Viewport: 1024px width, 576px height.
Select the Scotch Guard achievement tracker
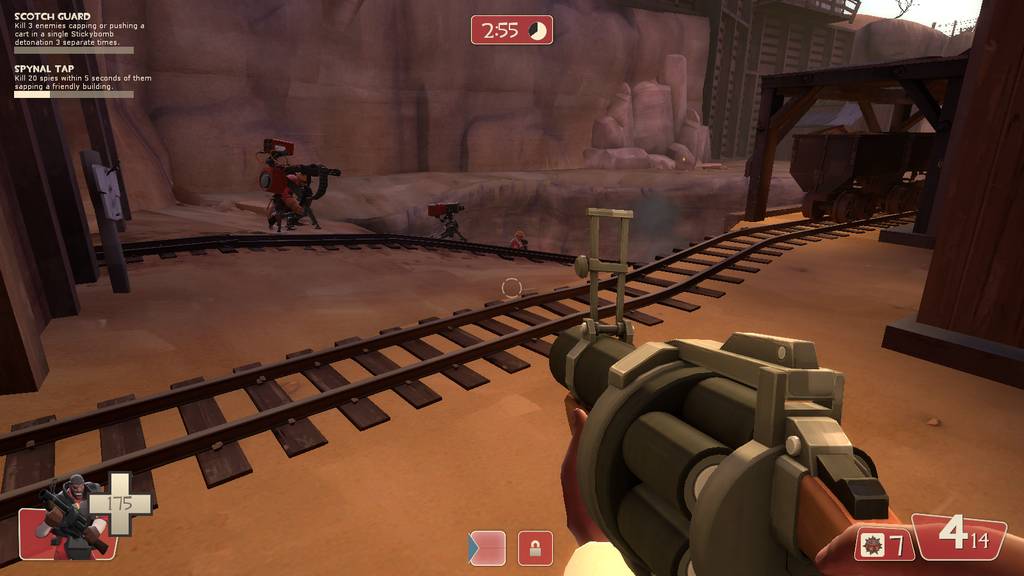(x=73, y=31)
